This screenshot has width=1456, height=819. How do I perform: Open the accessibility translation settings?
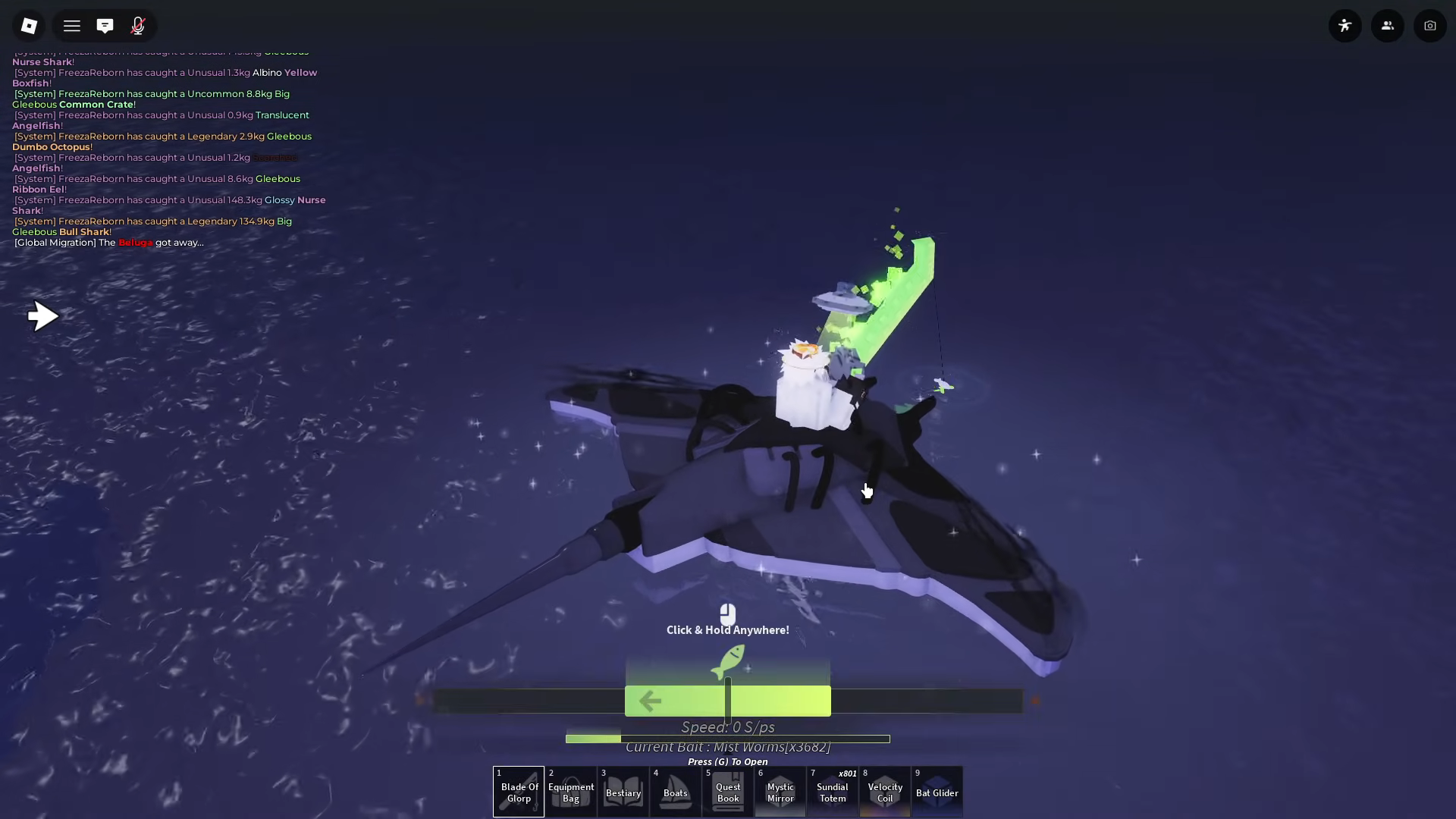(x=1345, y=25)
